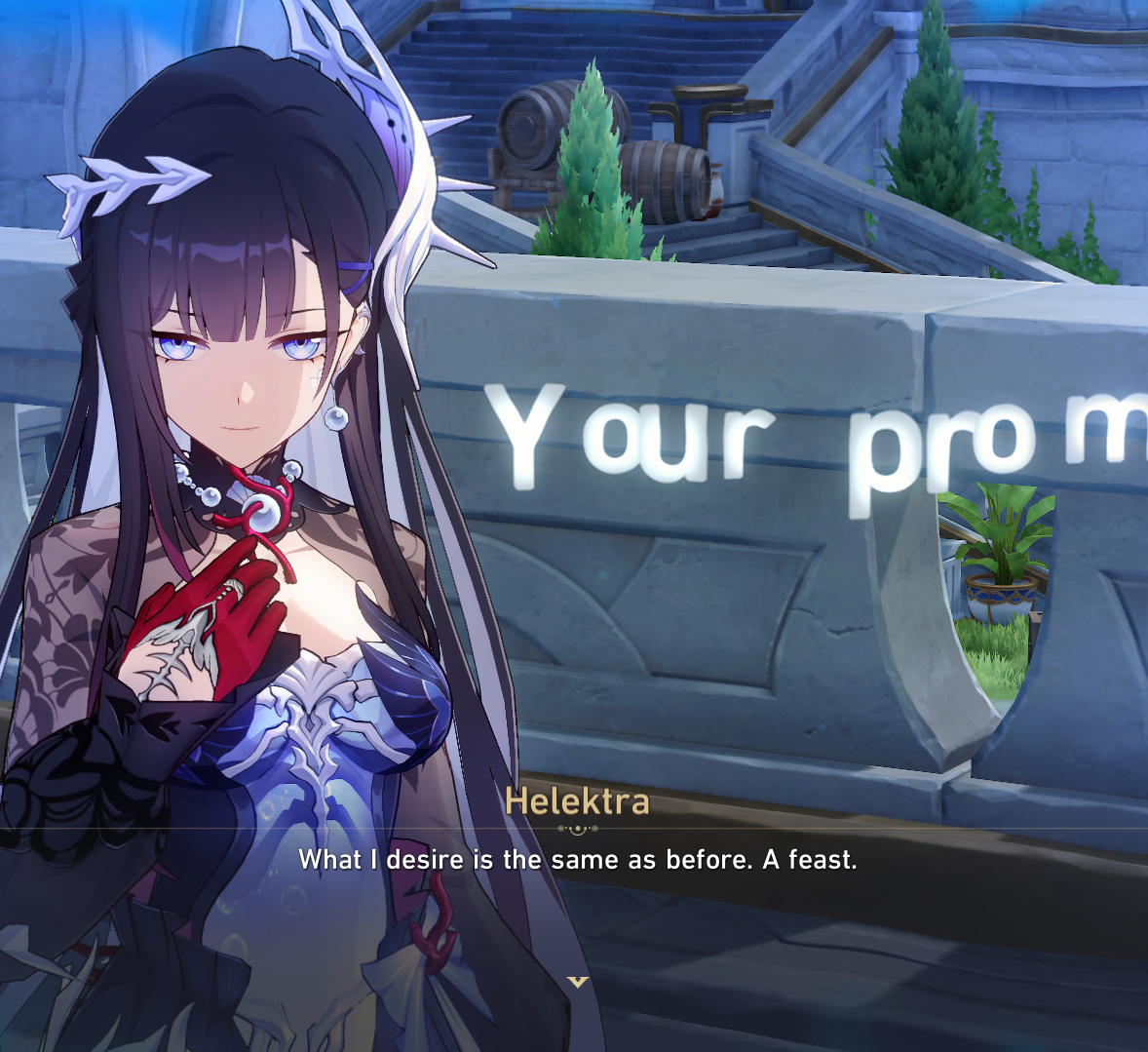Viewport: 1148px width, 1052px height.
Task: Advance dialogue with the golden down arrow
Action: 578,981
